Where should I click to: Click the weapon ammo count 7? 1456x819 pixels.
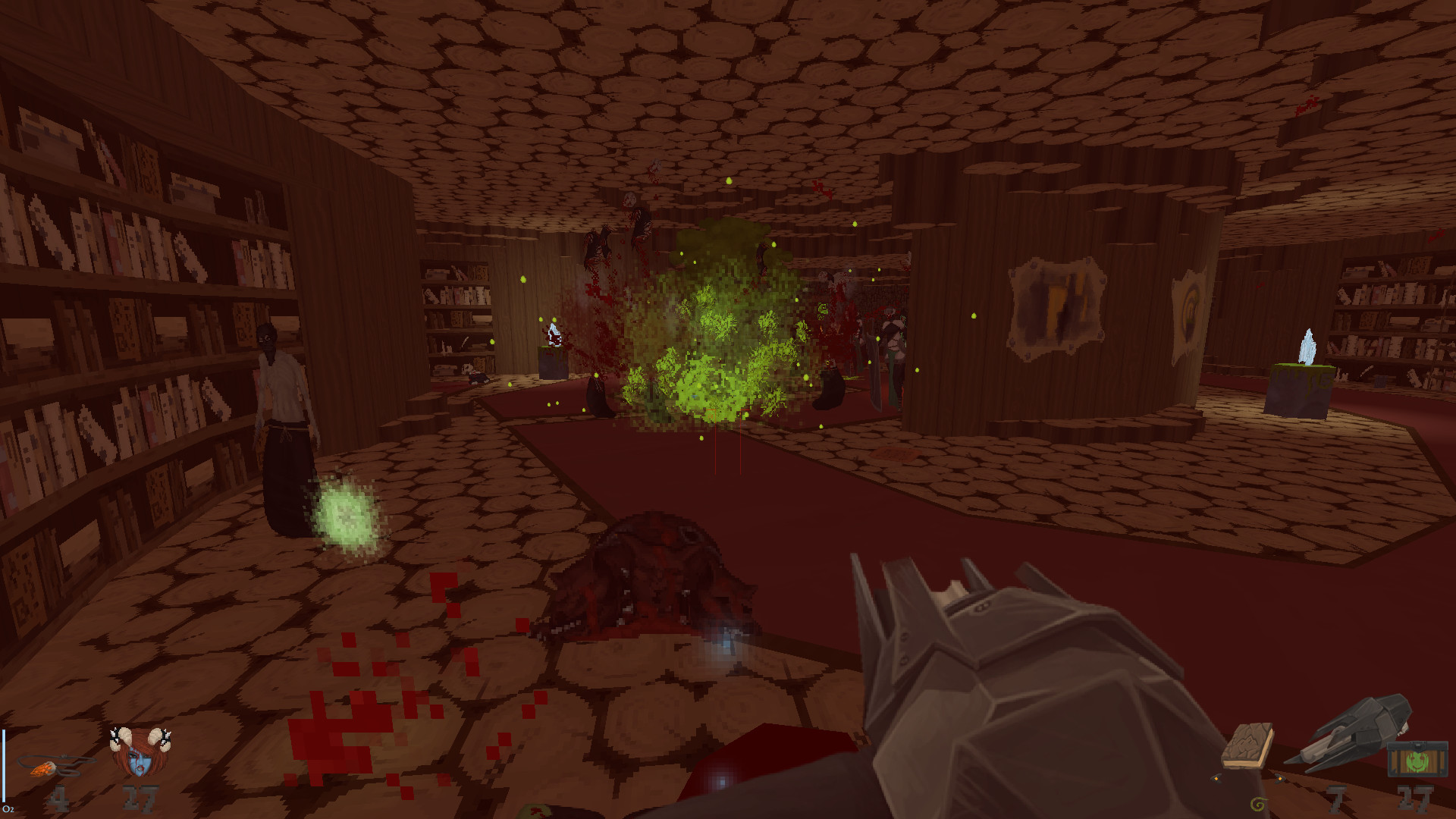(1336, 799)
